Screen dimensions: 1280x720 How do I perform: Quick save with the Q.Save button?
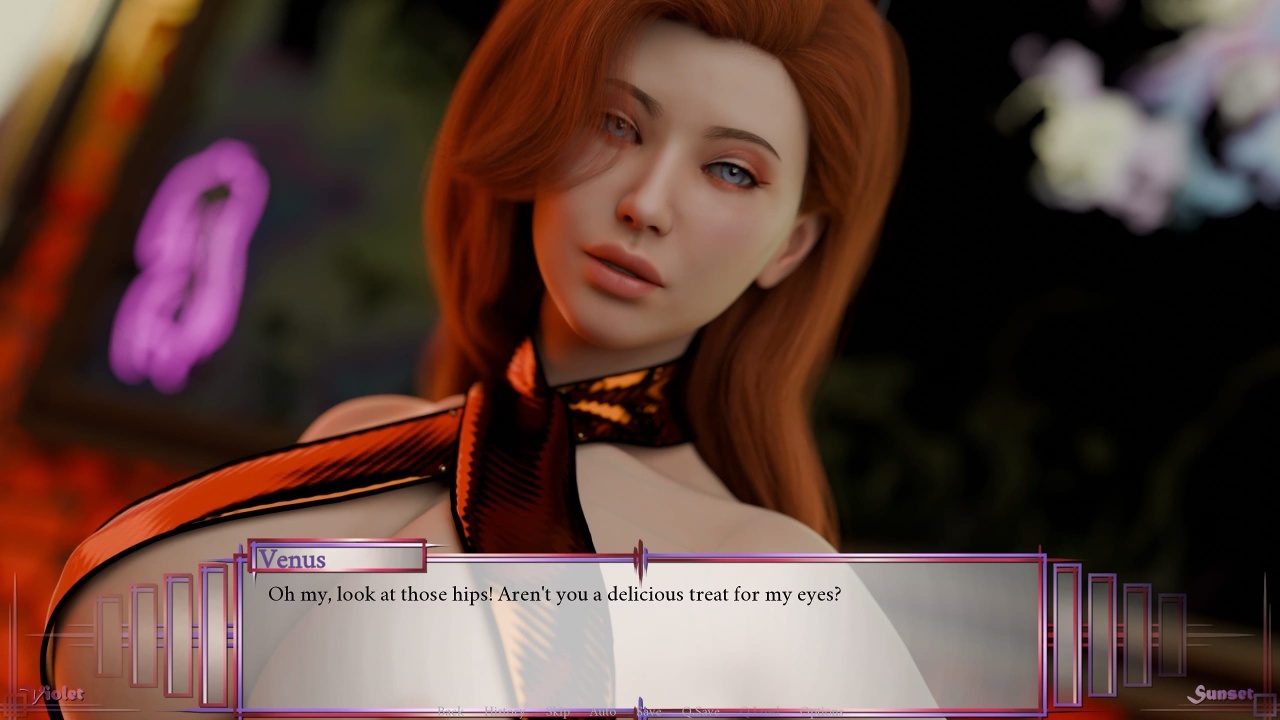pyautogui.click(x=700, y=711)
